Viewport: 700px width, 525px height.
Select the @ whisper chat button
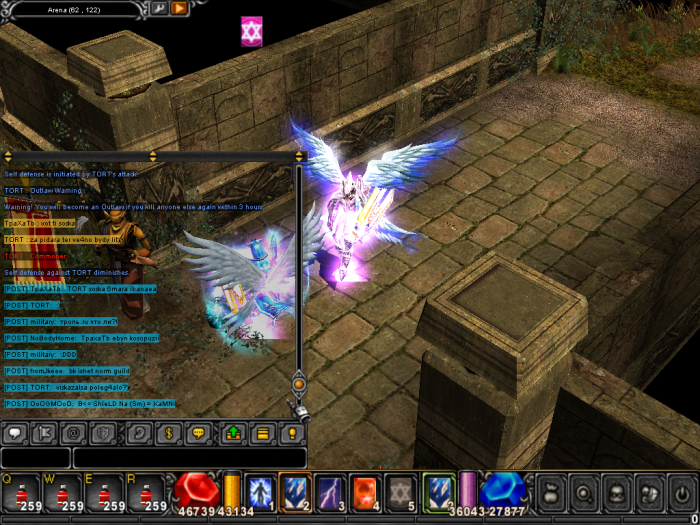tap(74, 434)
